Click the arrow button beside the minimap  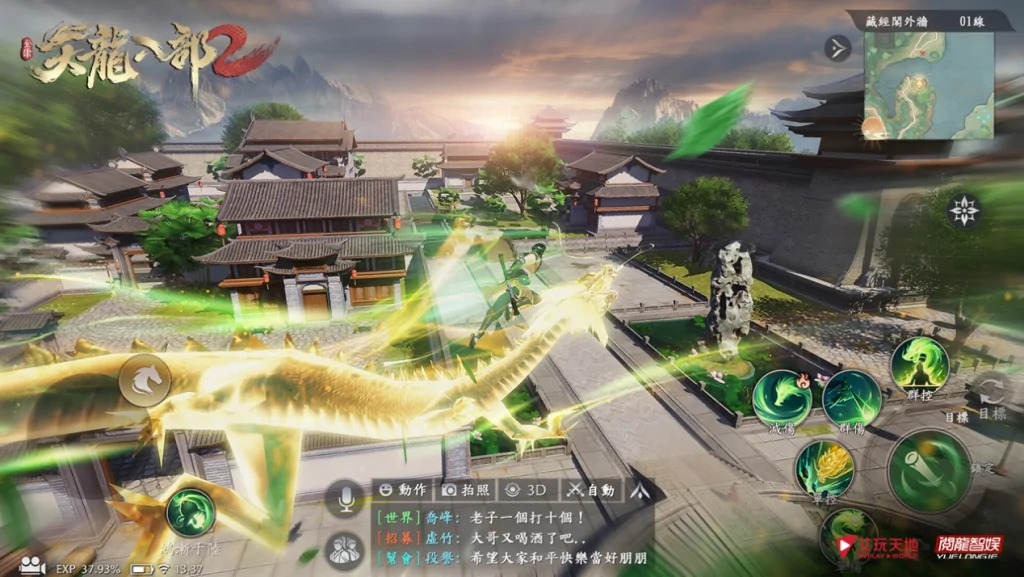[x=838, y=48]
